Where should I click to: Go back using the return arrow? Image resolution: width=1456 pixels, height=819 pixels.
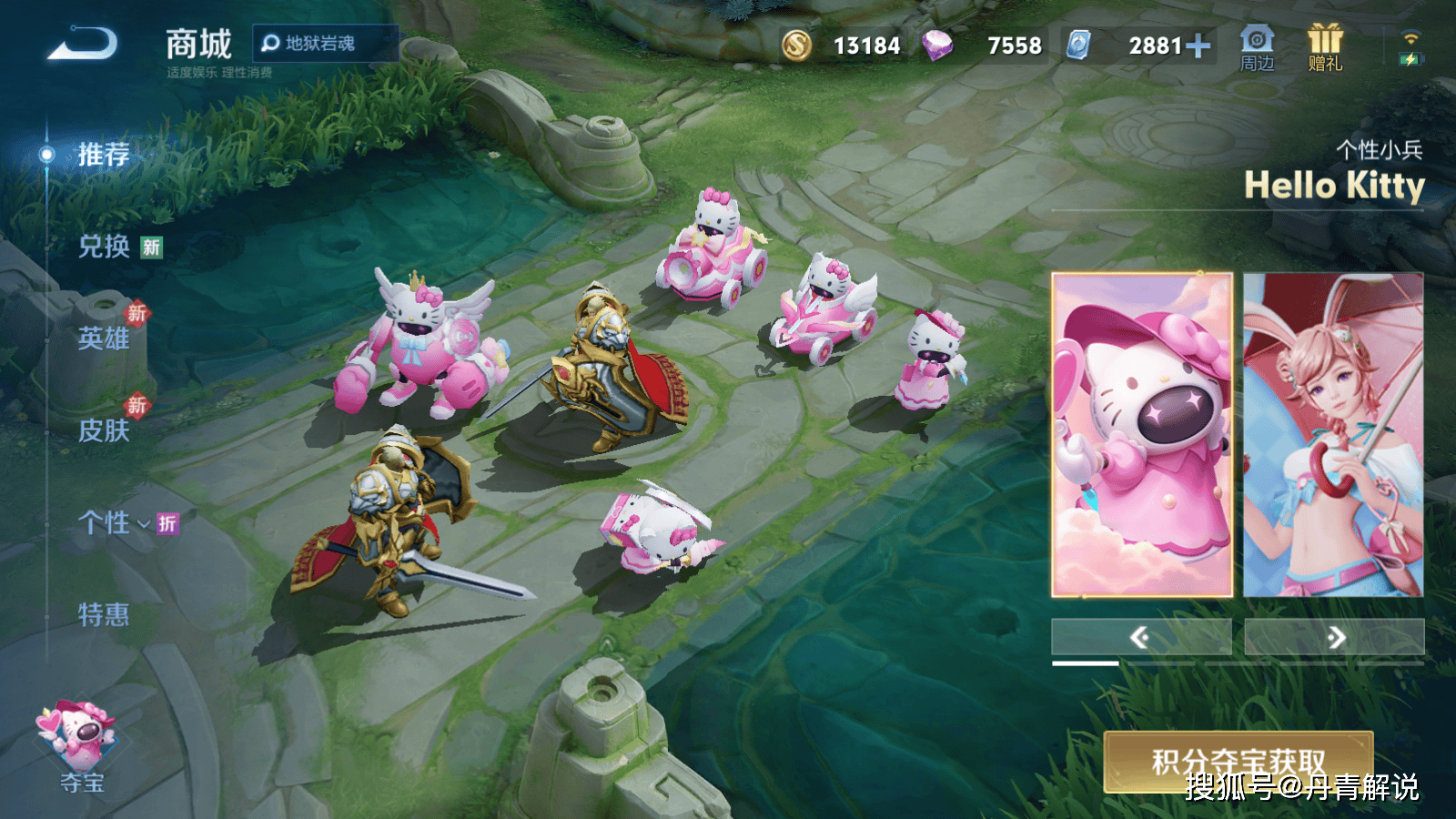tap(84, 44)
